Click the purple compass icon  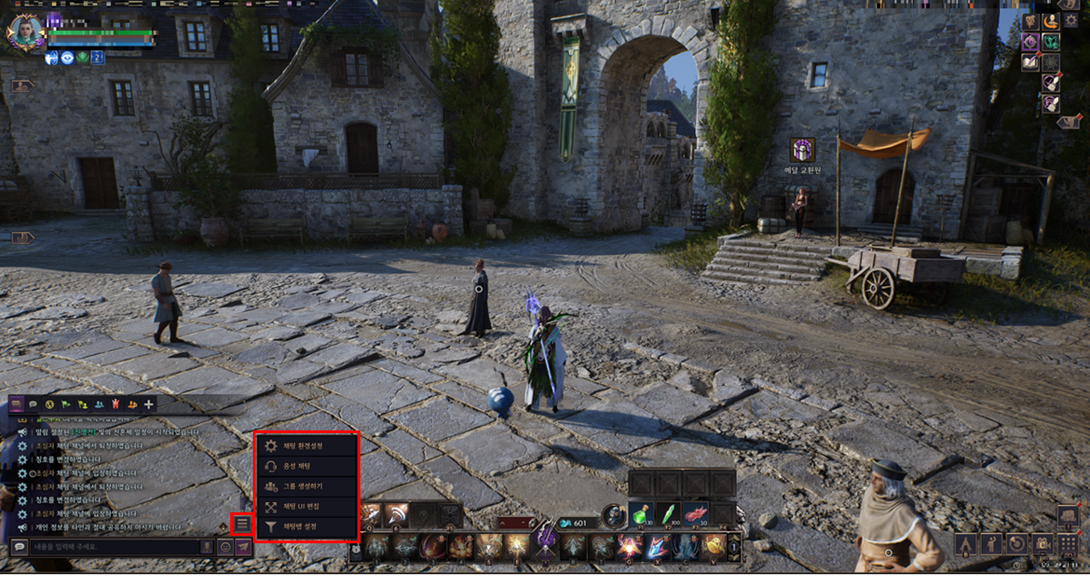tap(1030, 42)
